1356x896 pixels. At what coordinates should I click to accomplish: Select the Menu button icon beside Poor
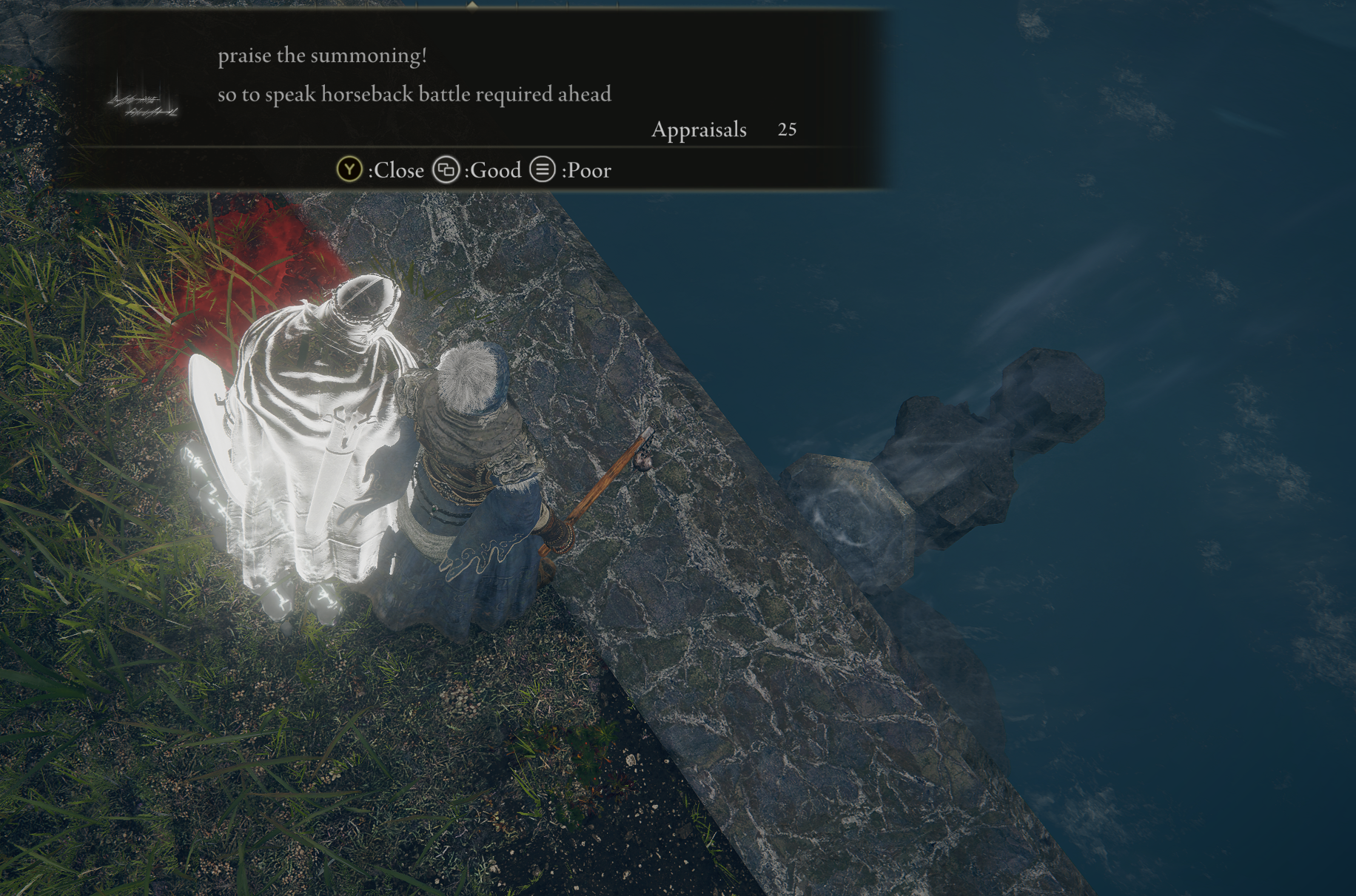(x=542, y=169)
